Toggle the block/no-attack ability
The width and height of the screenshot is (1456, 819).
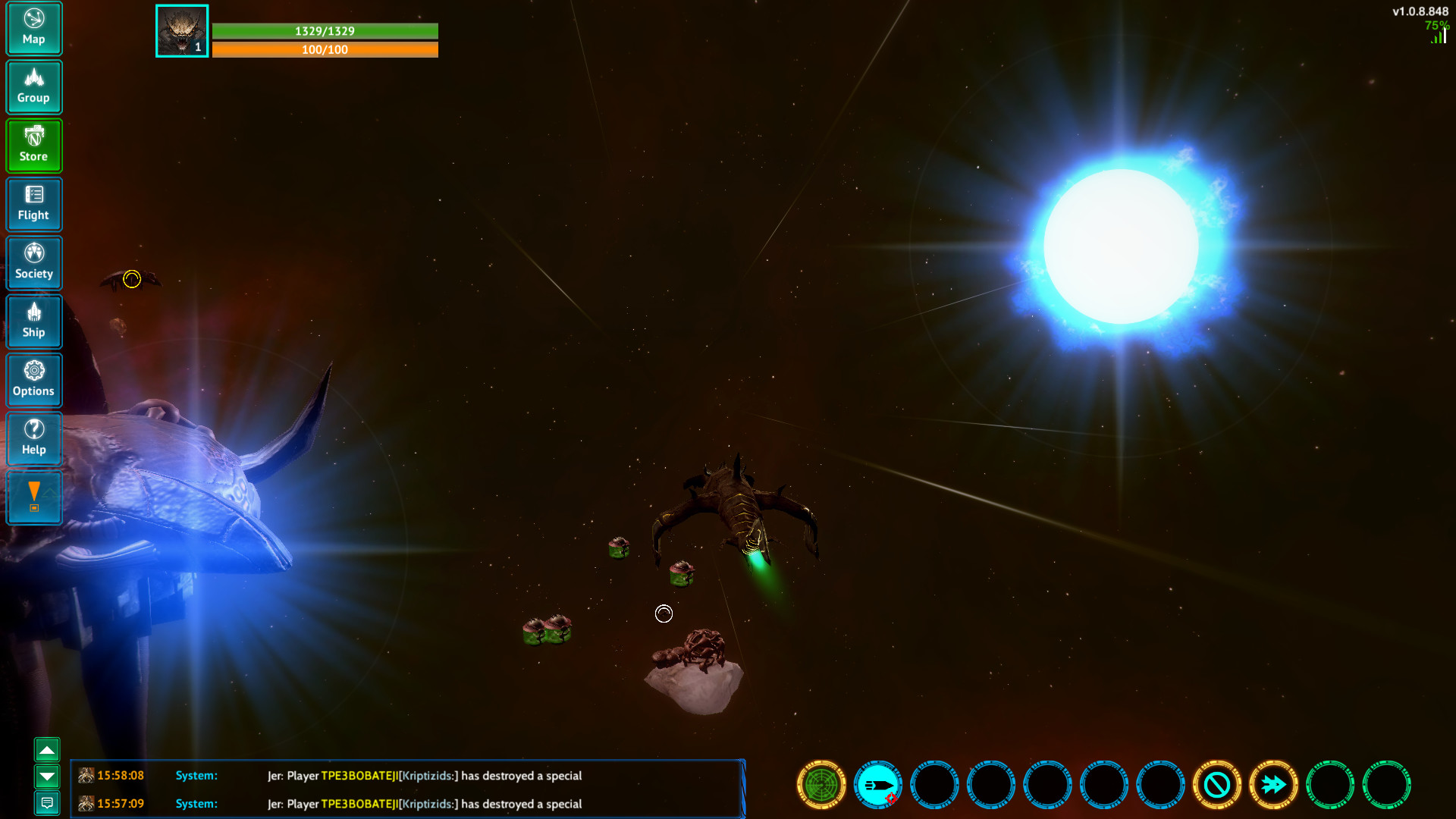1217,785
